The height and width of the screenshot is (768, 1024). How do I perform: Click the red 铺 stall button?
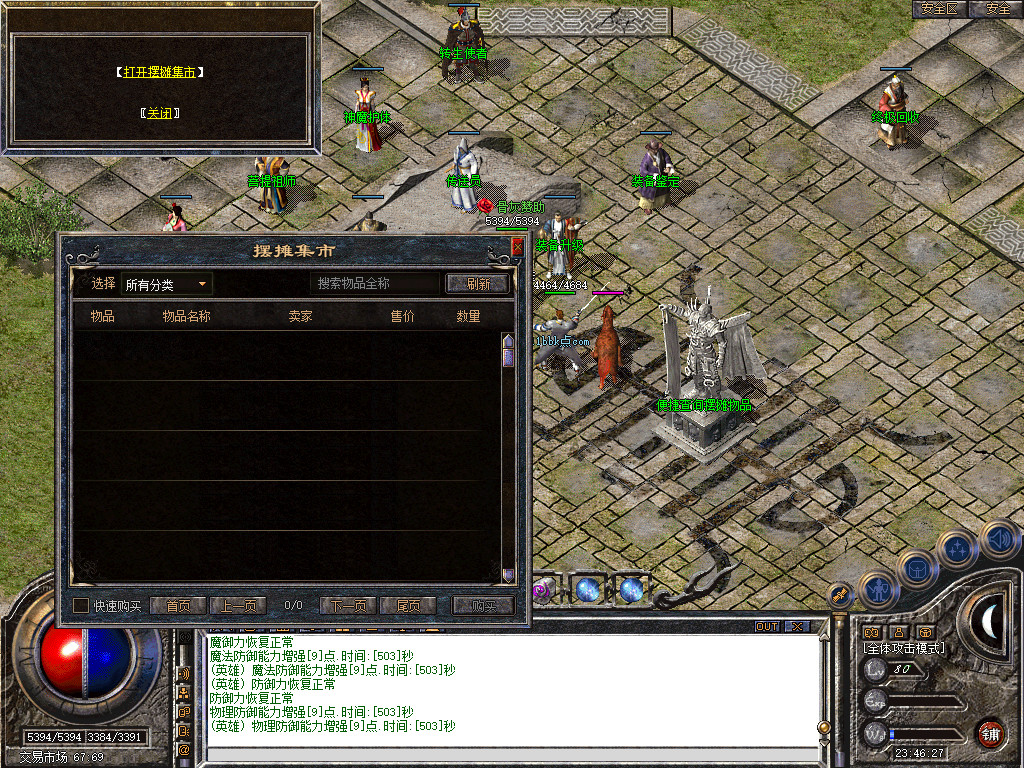pyautogui.click(x=990, y=733)
